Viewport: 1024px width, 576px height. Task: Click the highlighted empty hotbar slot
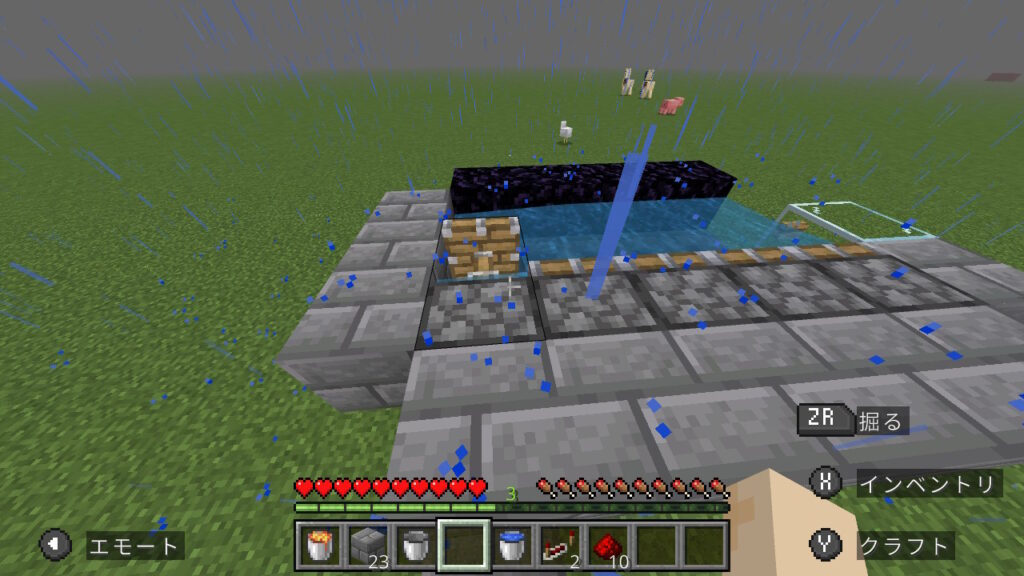coord(463,545)
